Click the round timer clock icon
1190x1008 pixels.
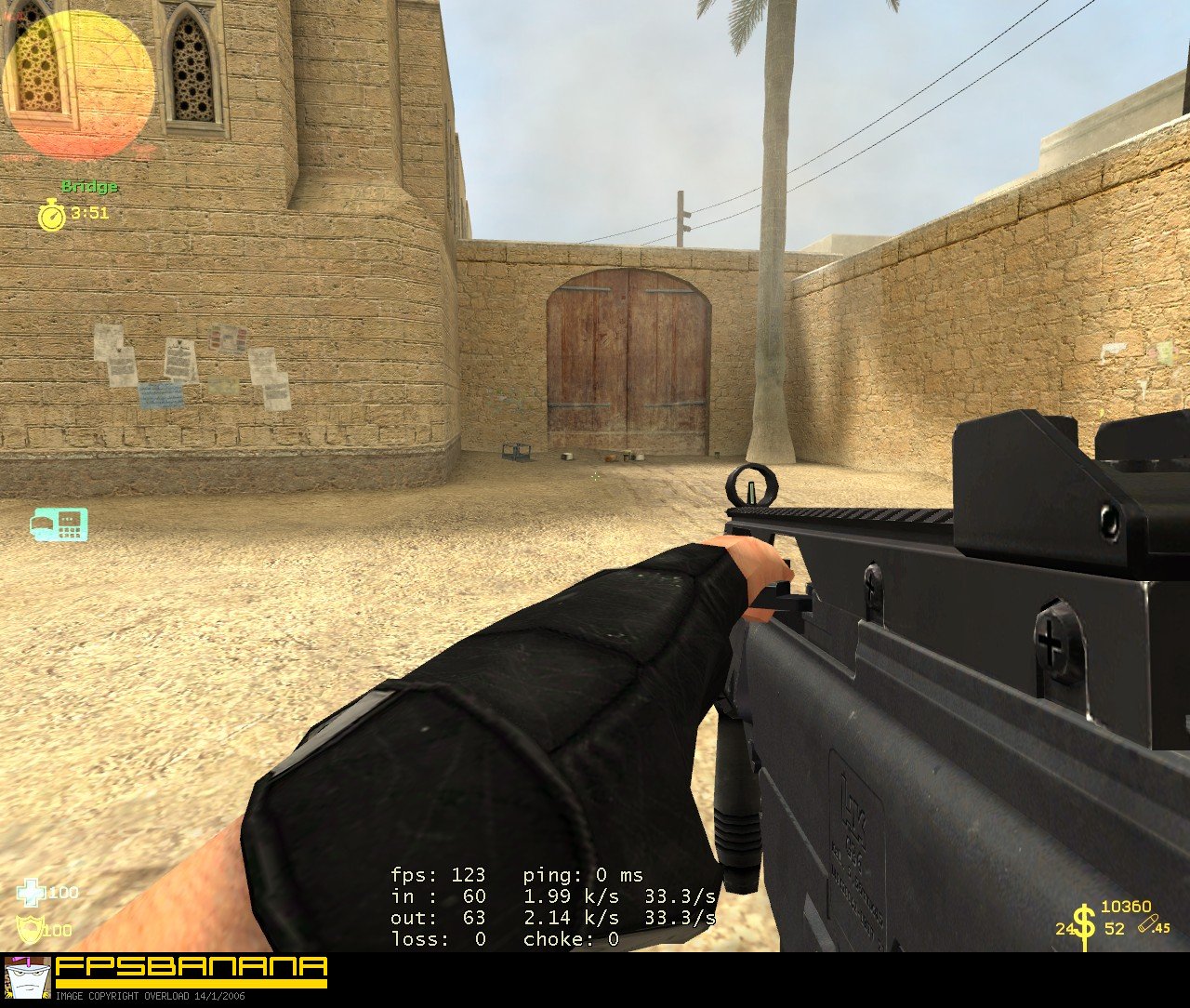coord(50,213)
